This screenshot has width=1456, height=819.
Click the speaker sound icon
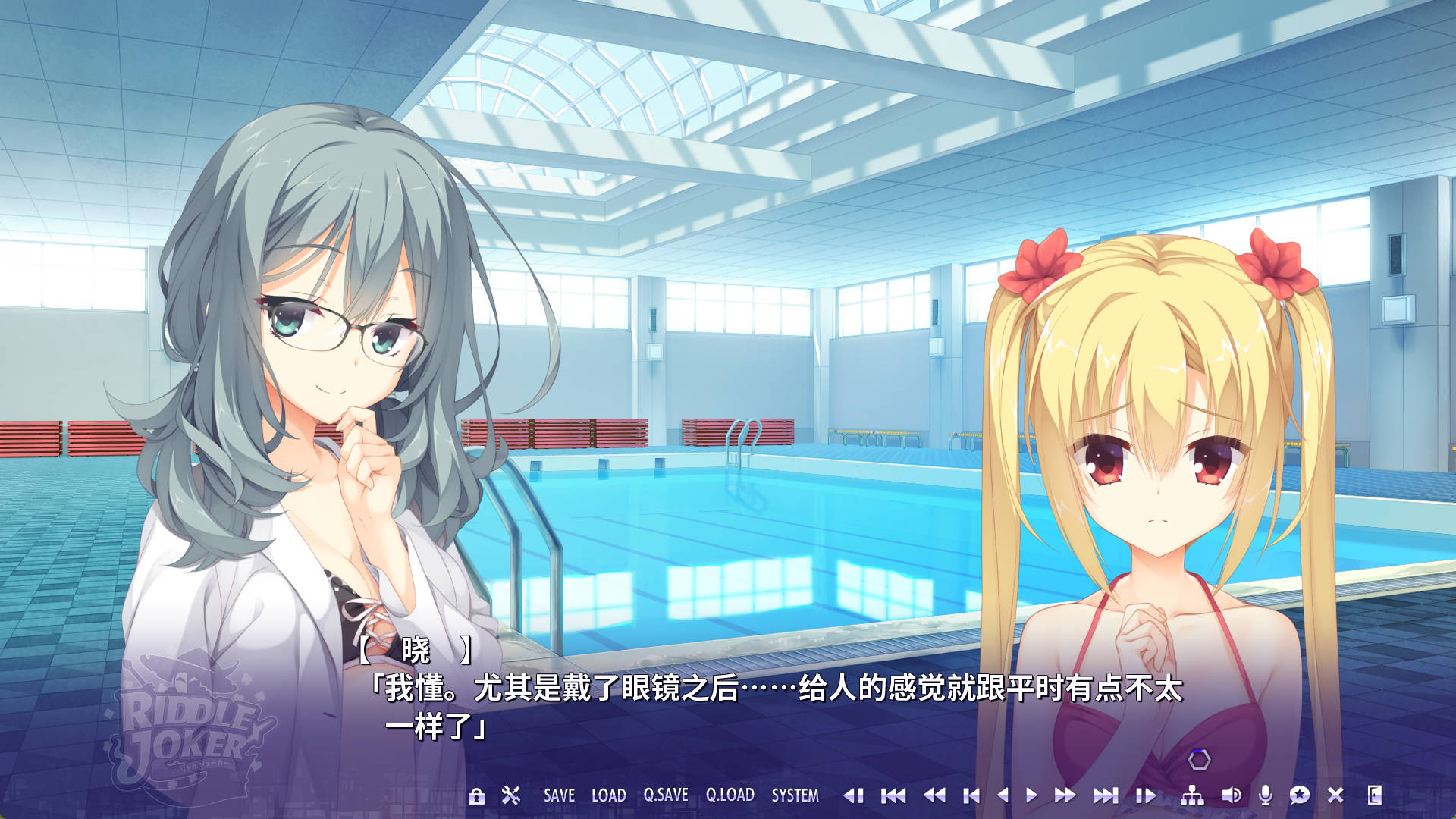[x=1231, y=795]
